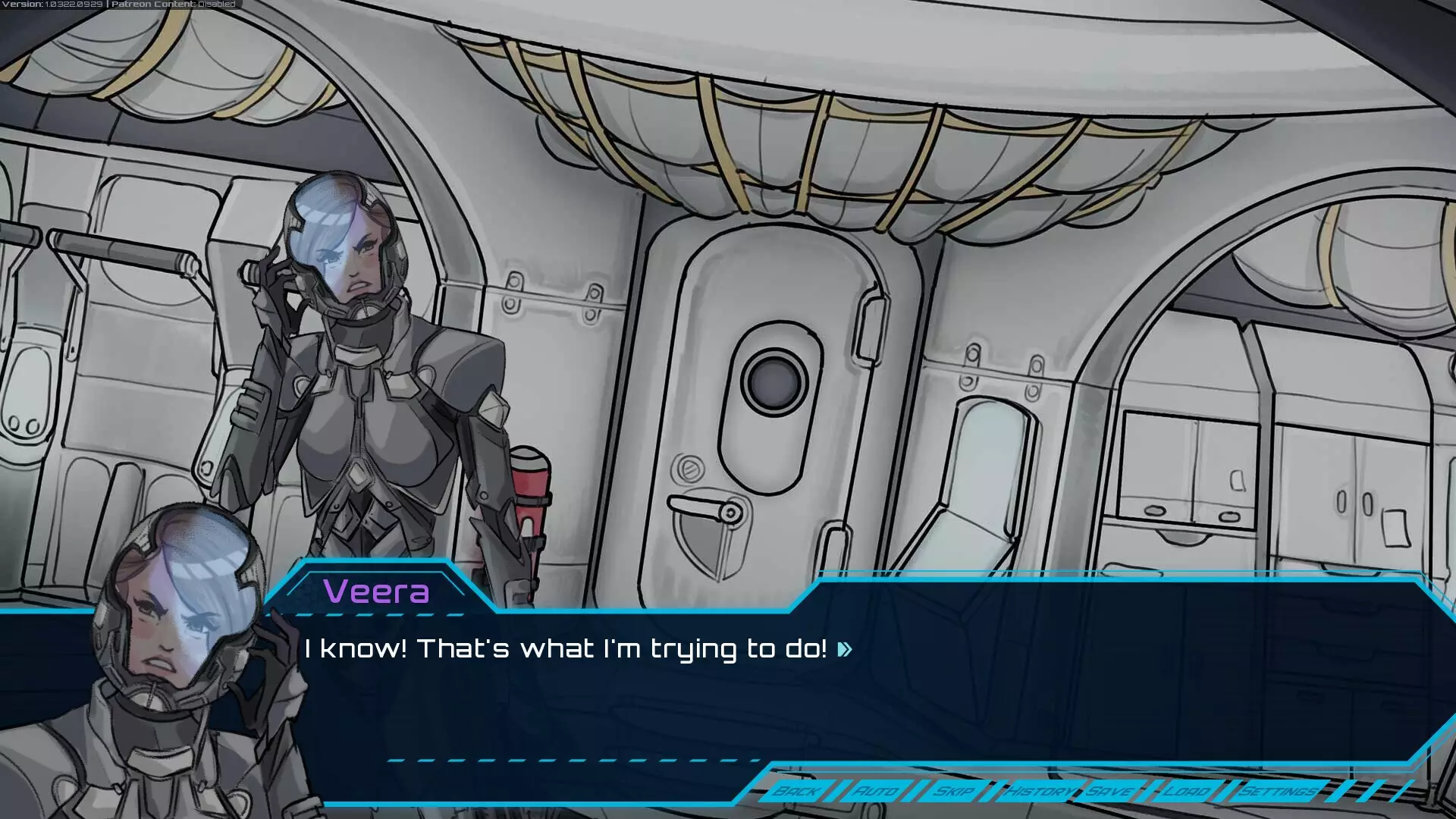Enable Auto mode for dialogue
Screen dimensions: 1456x819
[x=876, y=791]
